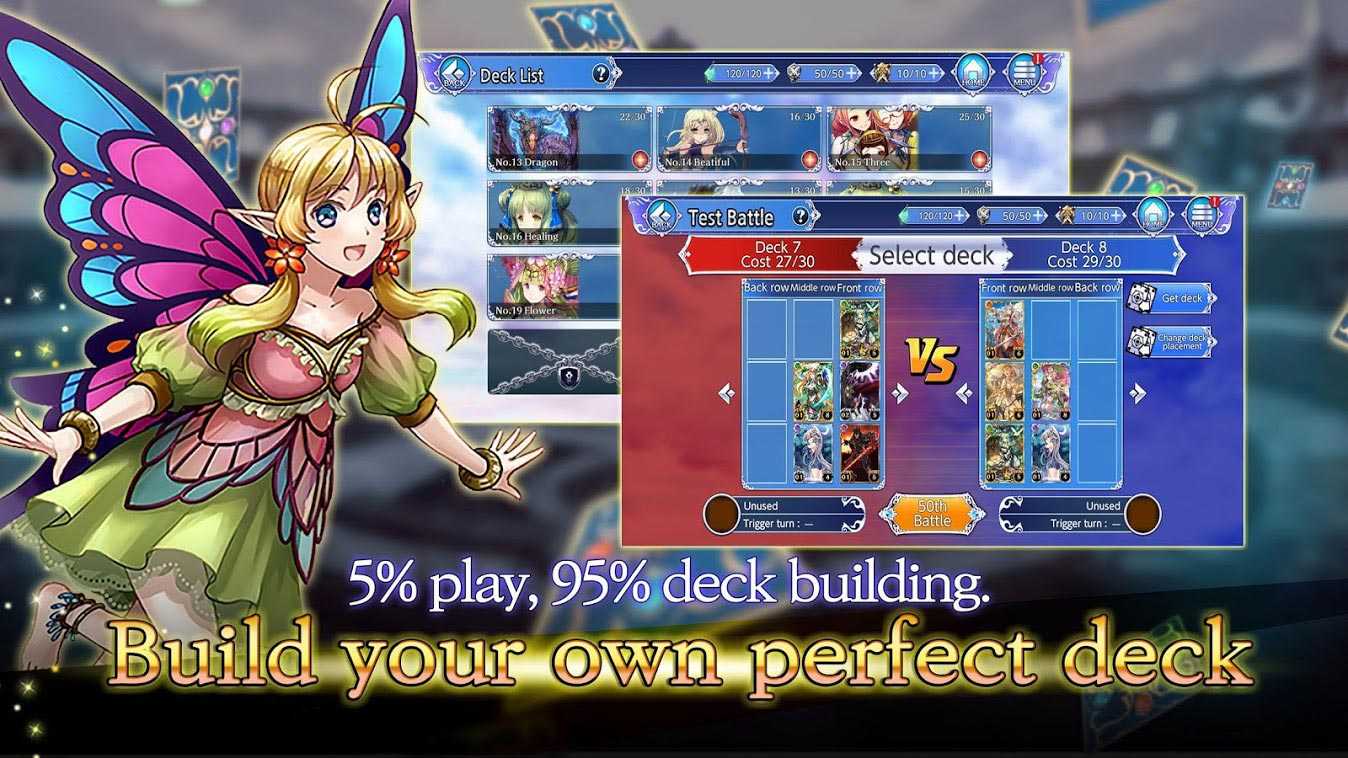Show help for the Deck List

click(600, 74)
